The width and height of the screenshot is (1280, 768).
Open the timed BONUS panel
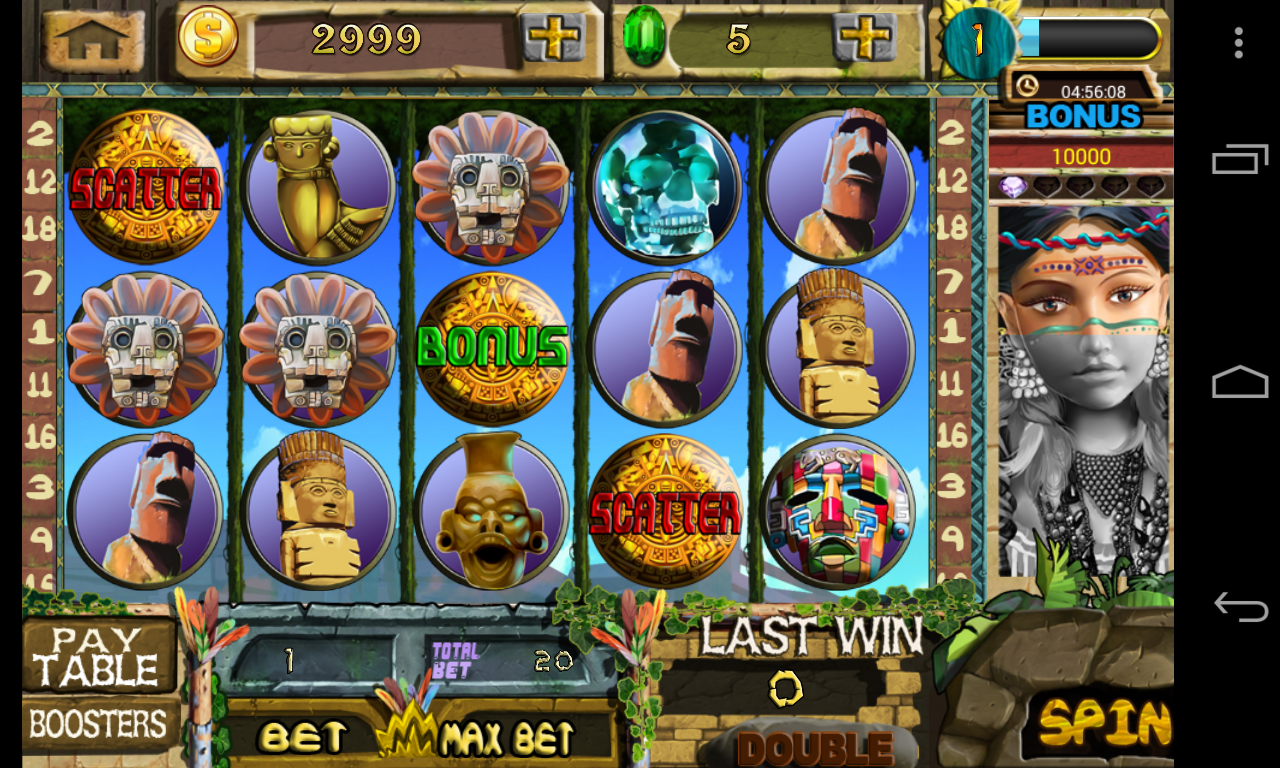[x=1083, y=105]
